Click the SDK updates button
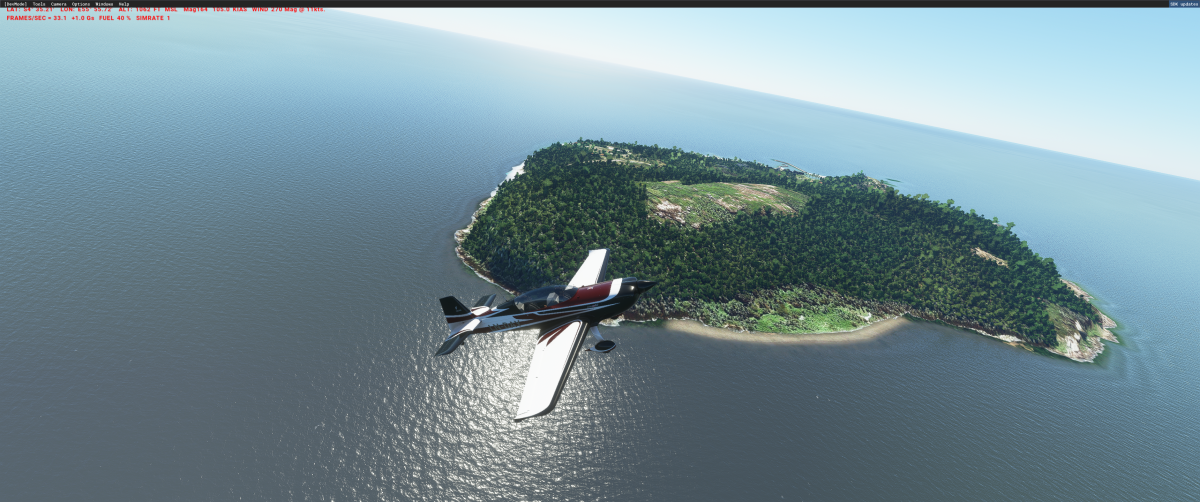Image resolution: width=1200 pixels, height=502 pixels. (1182, 4)
